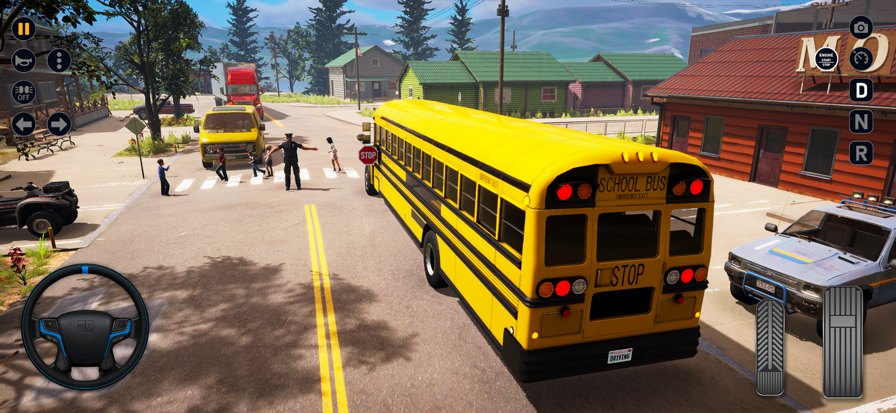Shift into Drive (D) gear

pyautogui.click(x=861, y=90)
